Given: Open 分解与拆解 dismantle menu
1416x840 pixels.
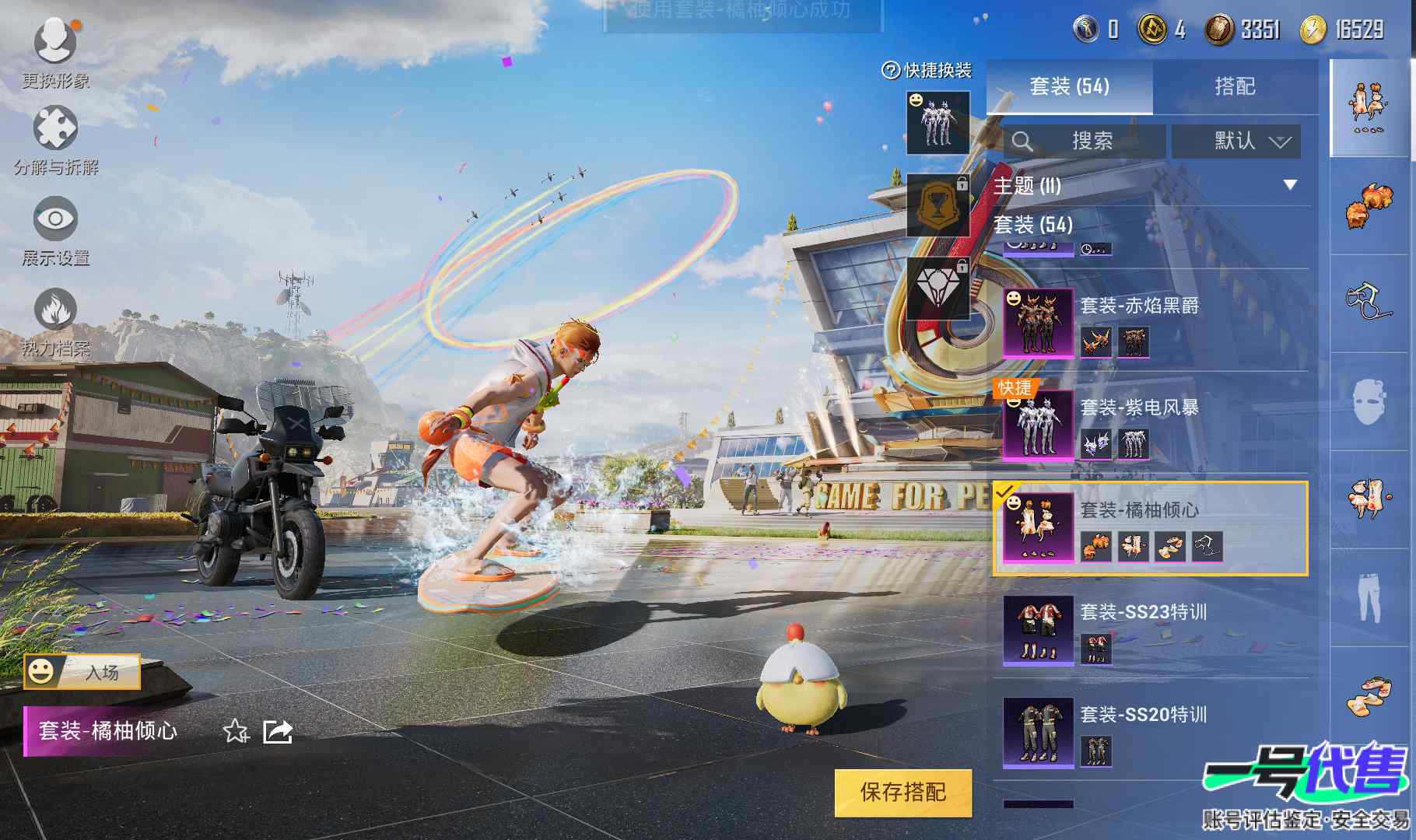Looking at the screenshot, I should (x=55, y=138).
